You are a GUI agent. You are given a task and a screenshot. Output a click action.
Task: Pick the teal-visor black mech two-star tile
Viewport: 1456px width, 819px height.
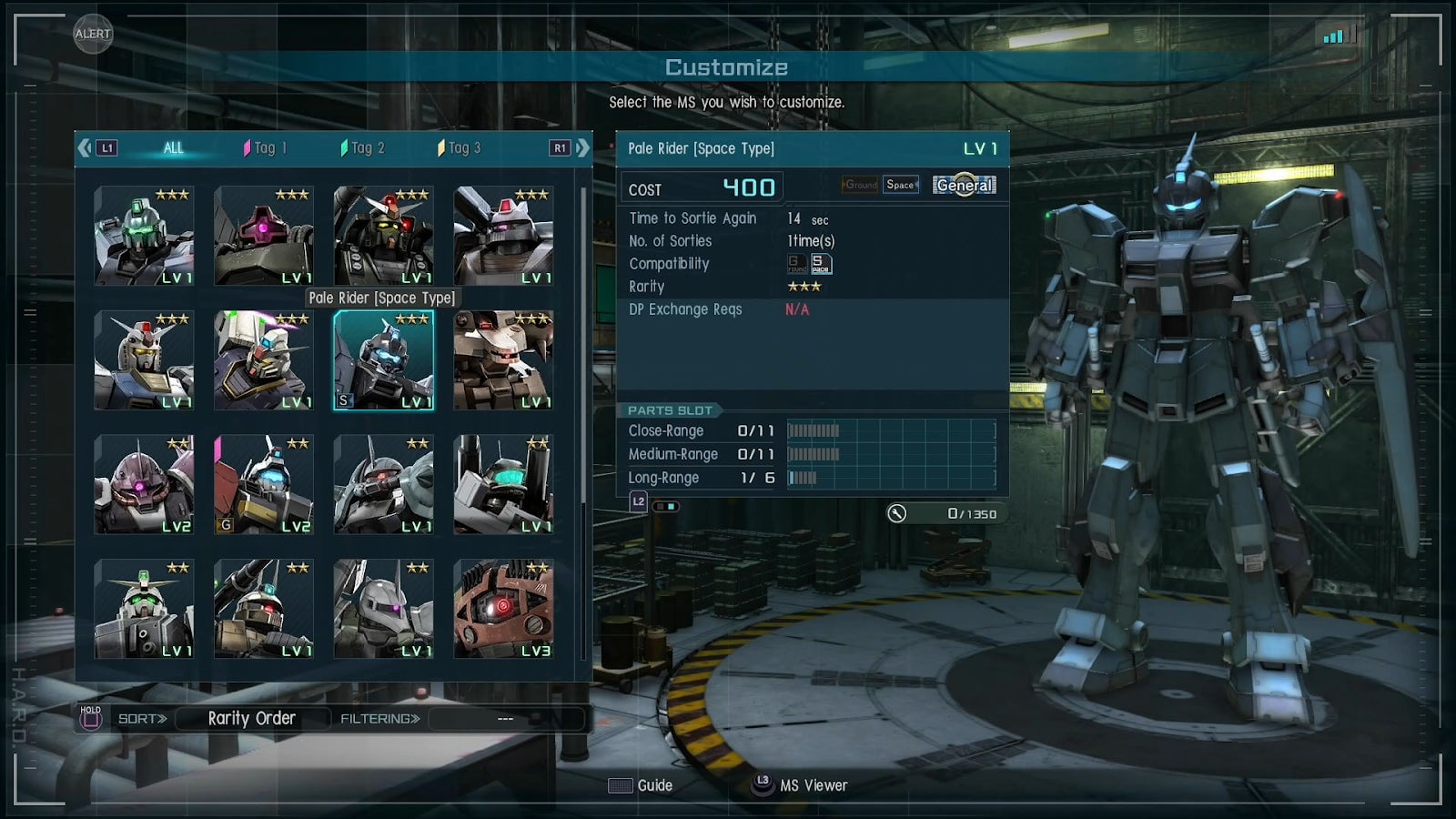point(503,484)
